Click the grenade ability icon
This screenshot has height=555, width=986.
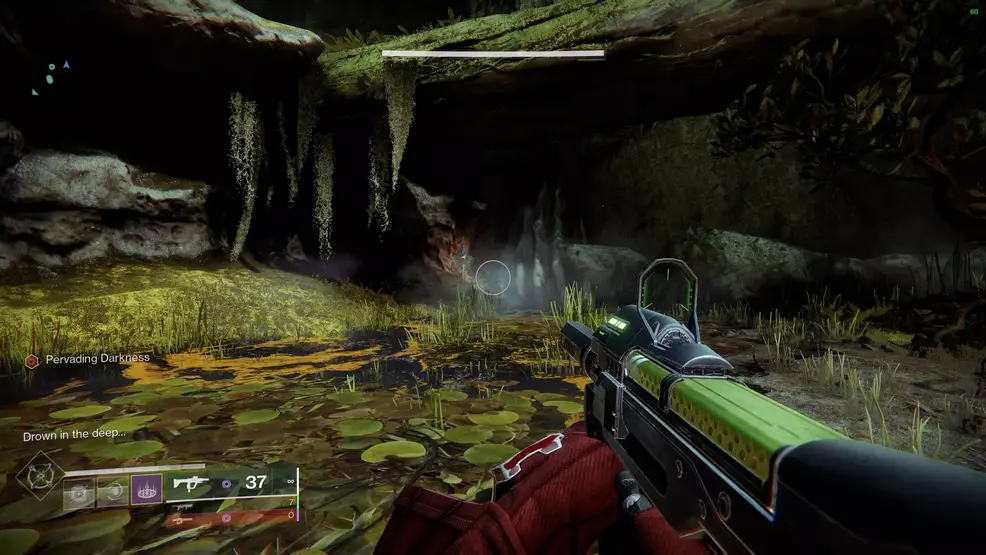[79, 490]
